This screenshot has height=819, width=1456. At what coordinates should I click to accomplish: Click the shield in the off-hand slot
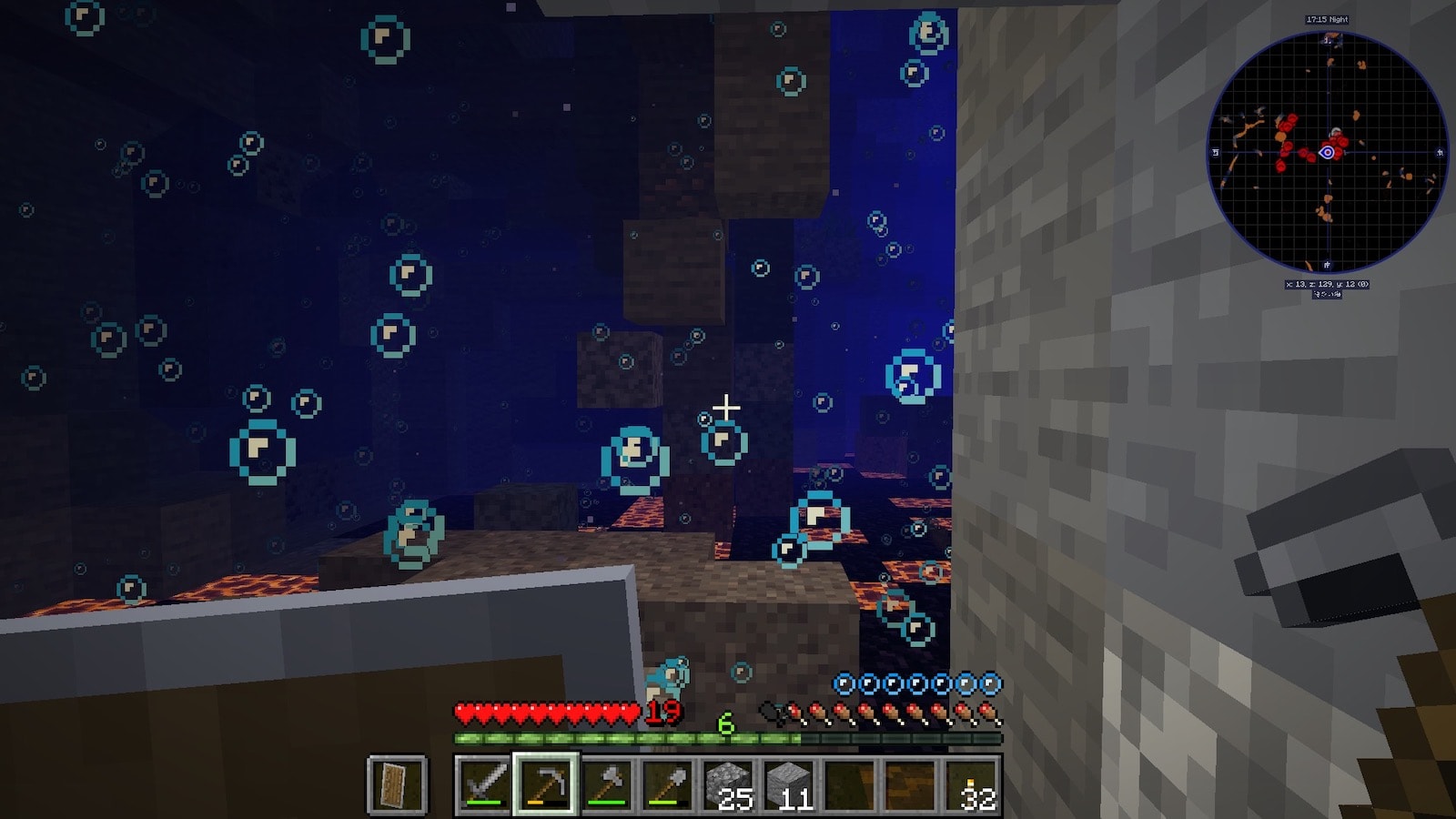pyautogui.click(x=397, y=784)
